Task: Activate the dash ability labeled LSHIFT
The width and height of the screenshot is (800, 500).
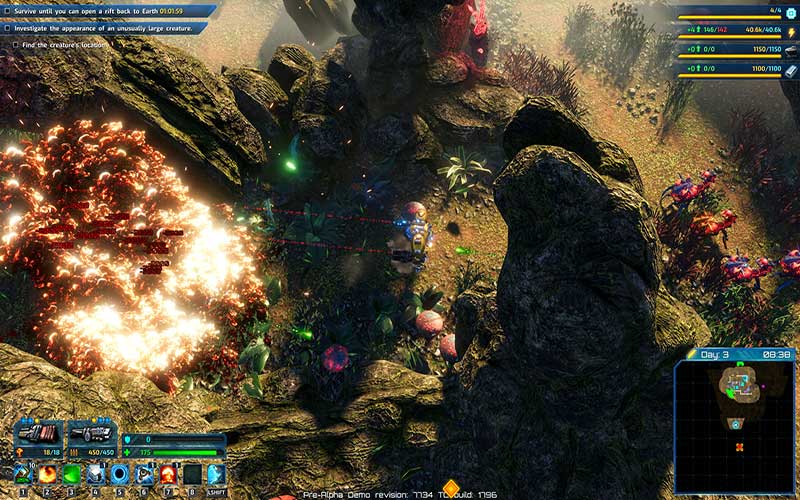Action: pos(216,474)
